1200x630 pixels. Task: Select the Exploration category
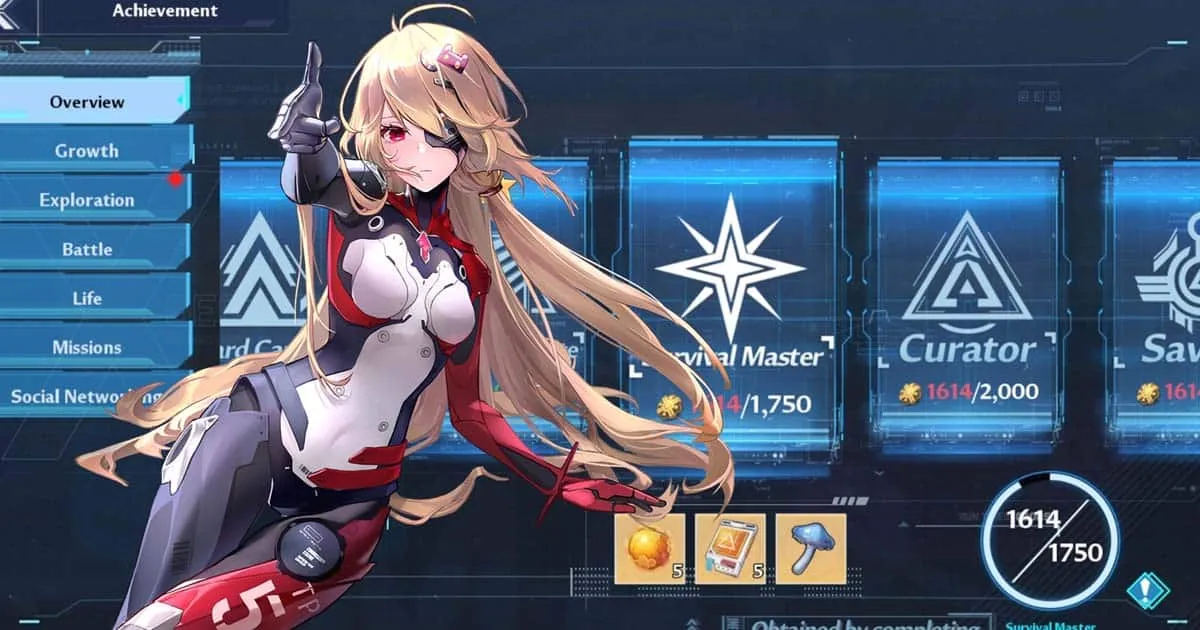(x=87, y=200)
